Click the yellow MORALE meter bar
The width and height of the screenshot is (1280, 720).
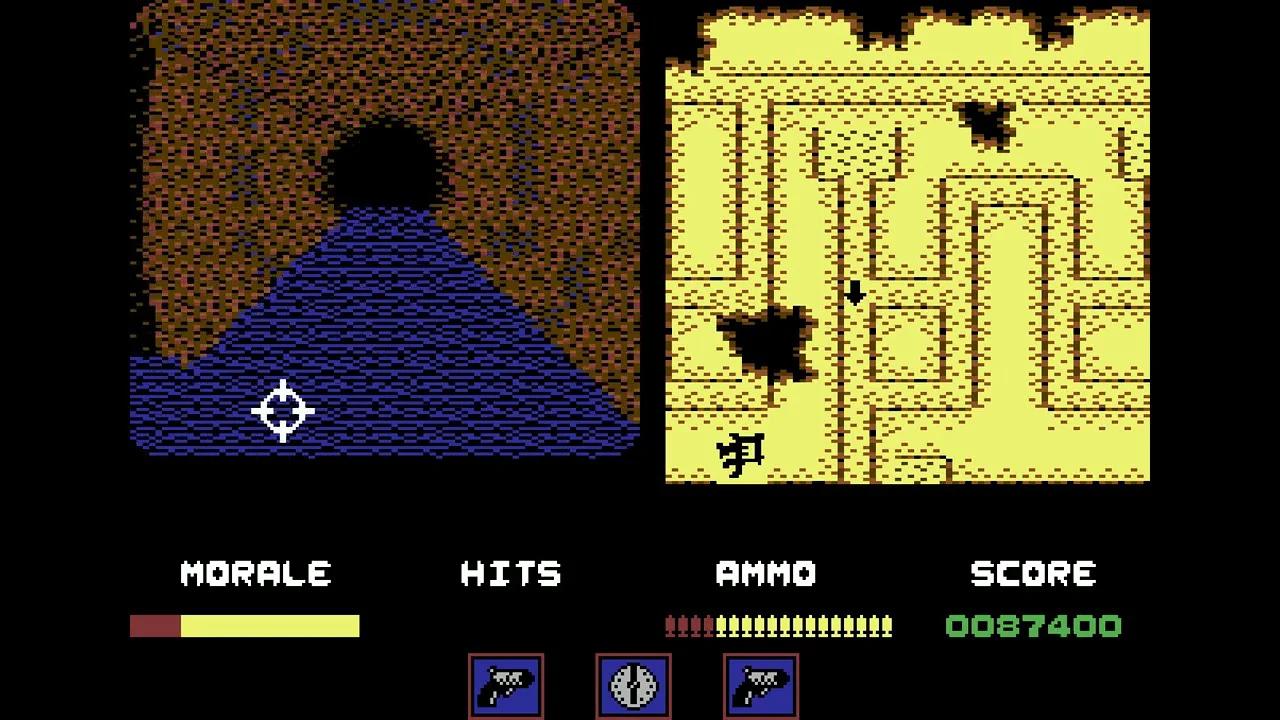click(270, 626)
